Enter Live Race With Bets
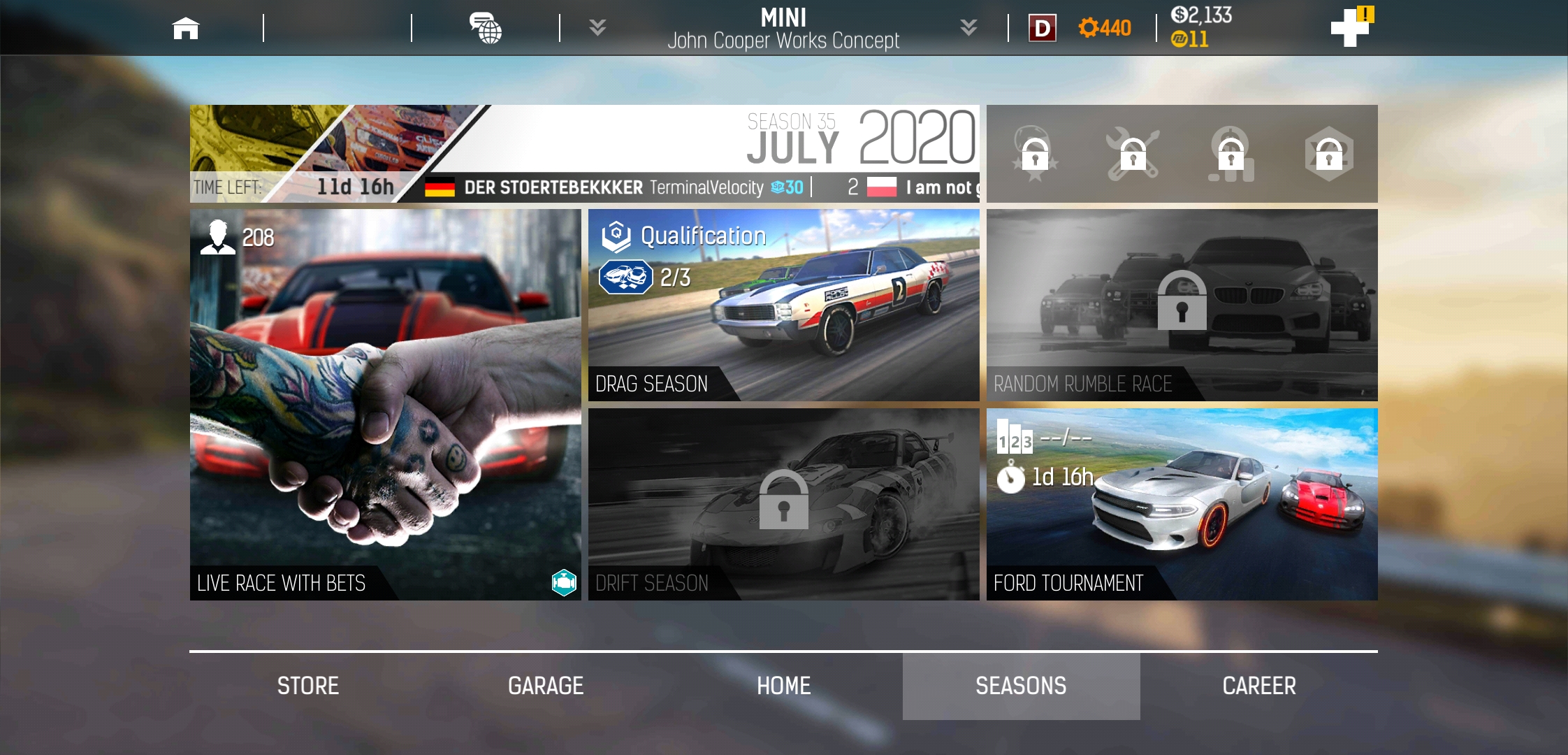This screenshot has height=755, width=1568. point(385,404)
